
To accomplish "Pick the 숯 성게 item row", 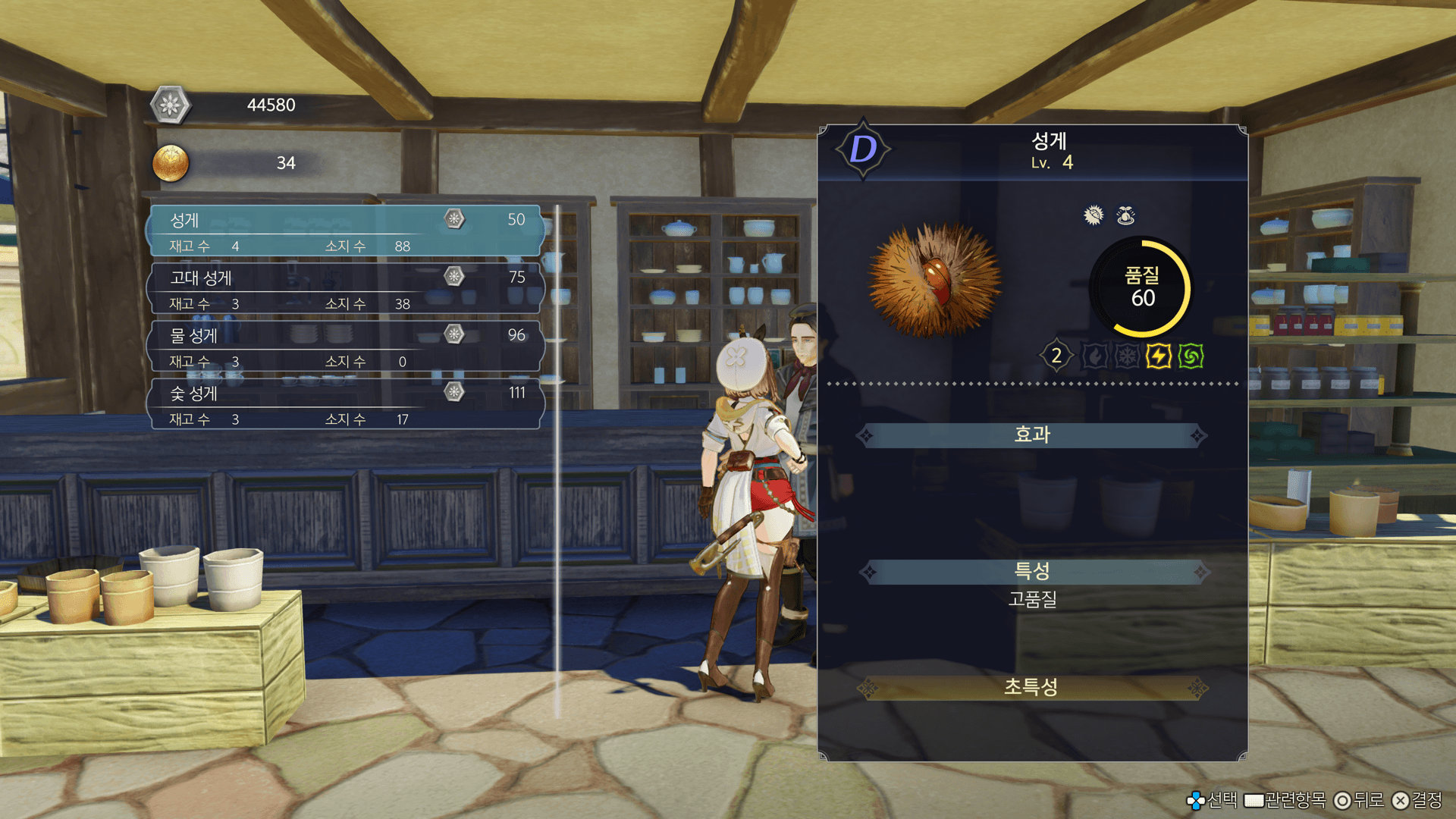I will point(345,404).
